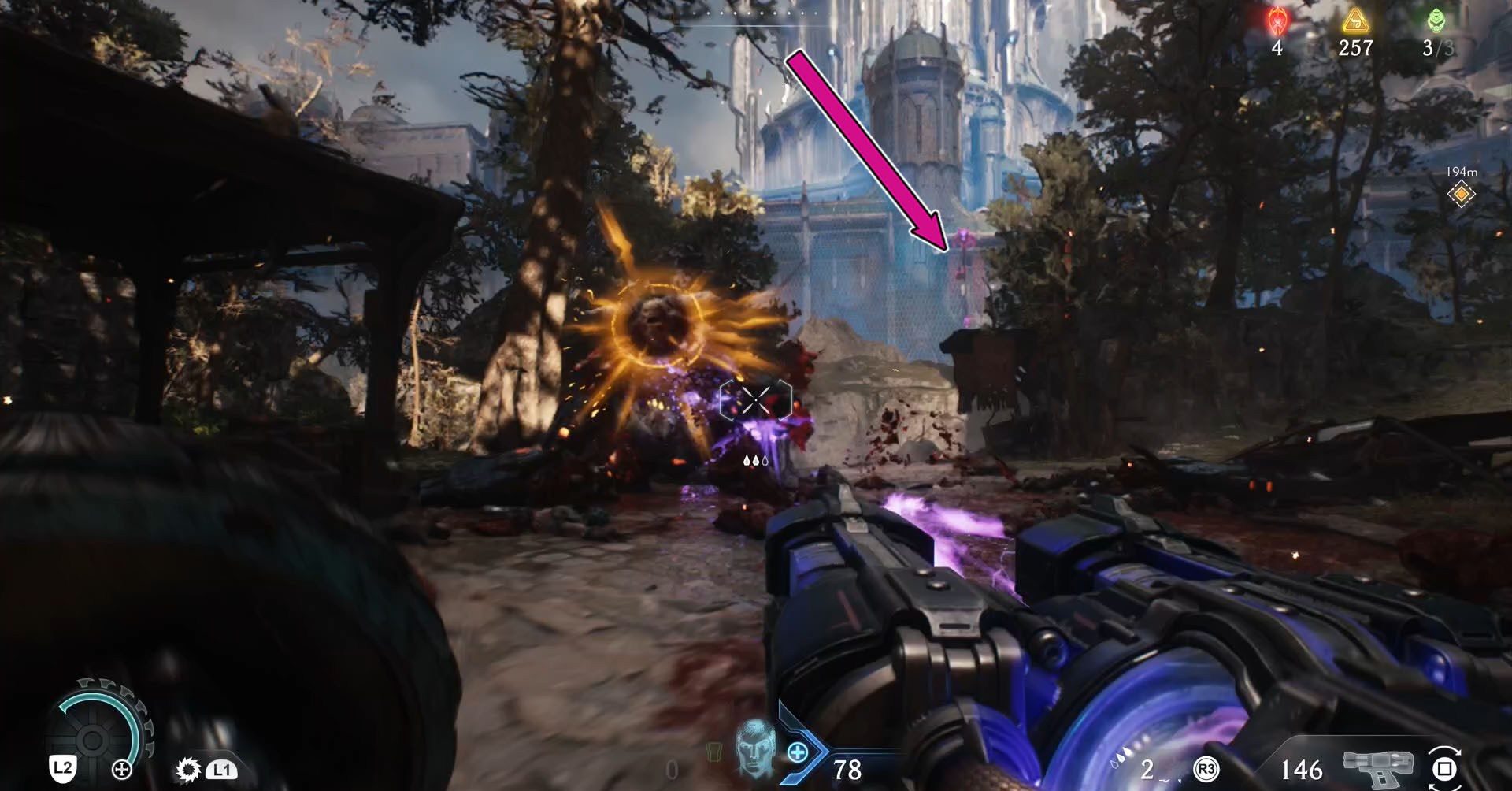Screen dimensions: 1512x791
Task: Click the Slayer face portrait
Action: pos(754,748)
